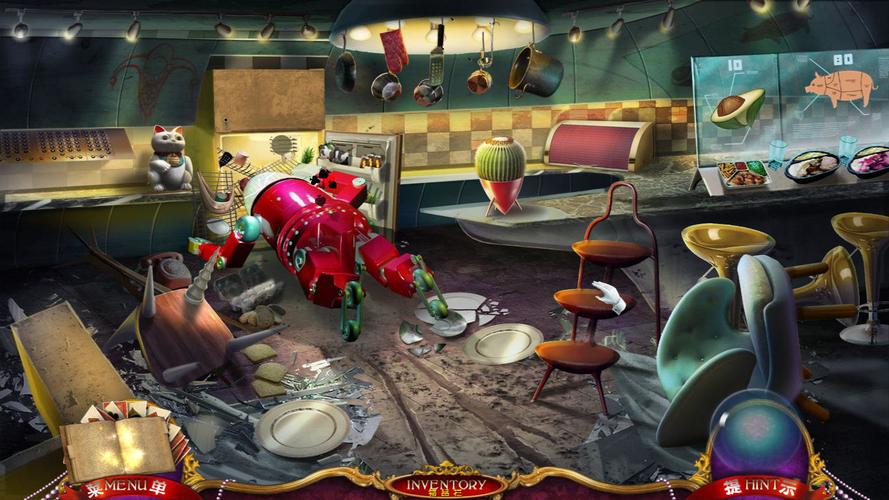The height and width of the screenshot is (500, 889).
Task: Expand the Inventory bar
Action: click(x=446, y=486)
